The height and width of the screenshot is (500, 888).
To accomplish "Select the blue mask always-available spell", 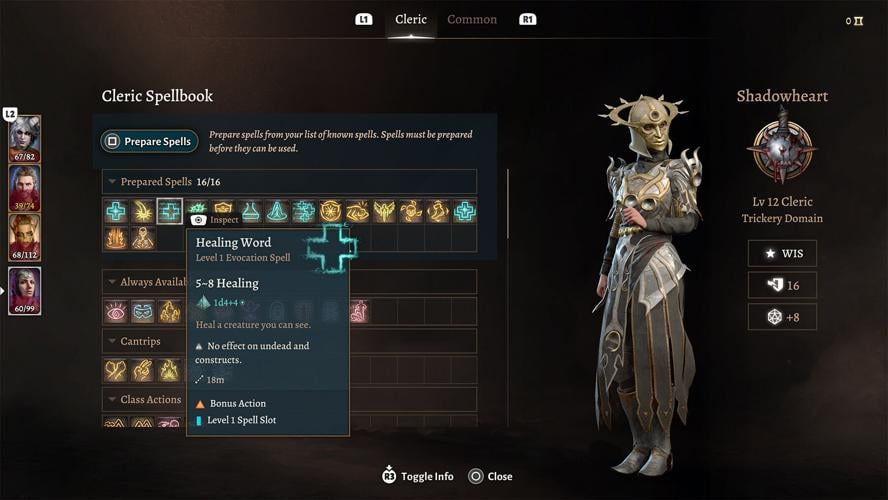I will 143,311.
